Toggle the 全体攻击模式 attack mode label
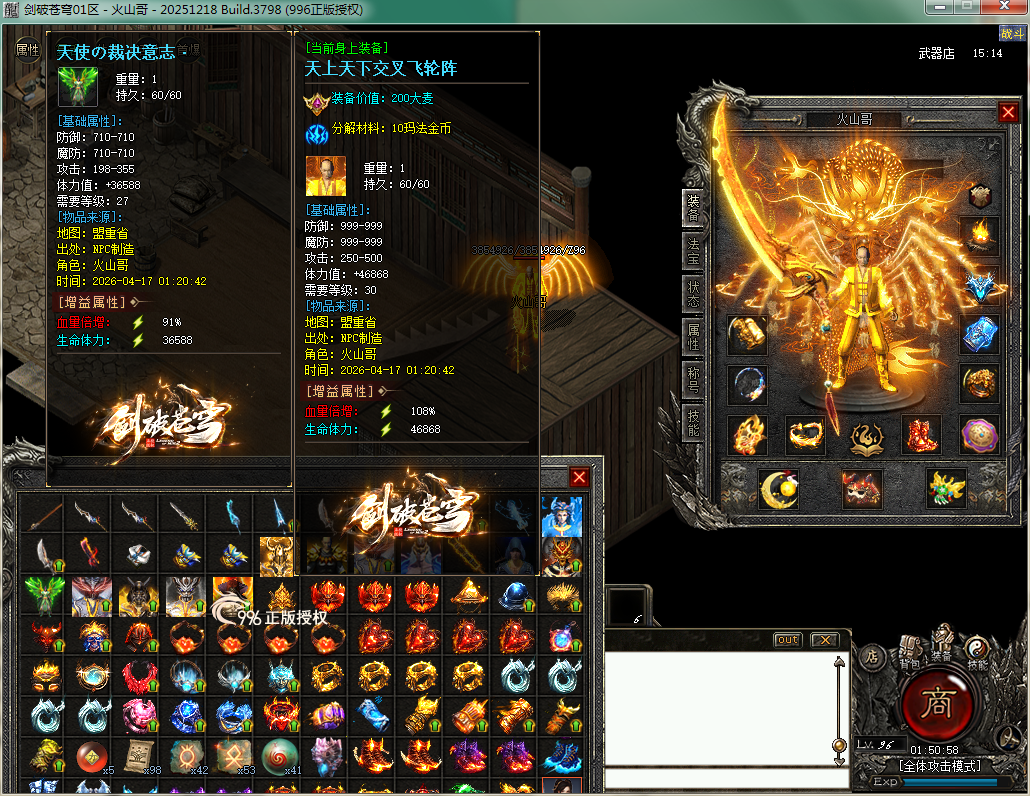This screenshot has height=796, width=1030. [x=939, y=766]
